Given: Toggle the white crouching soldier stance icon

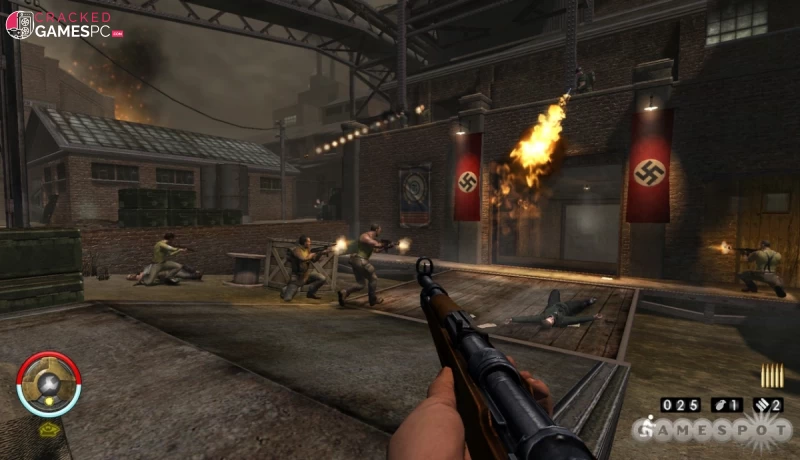Looking at the screenshot, I should (x=649, y=428).
